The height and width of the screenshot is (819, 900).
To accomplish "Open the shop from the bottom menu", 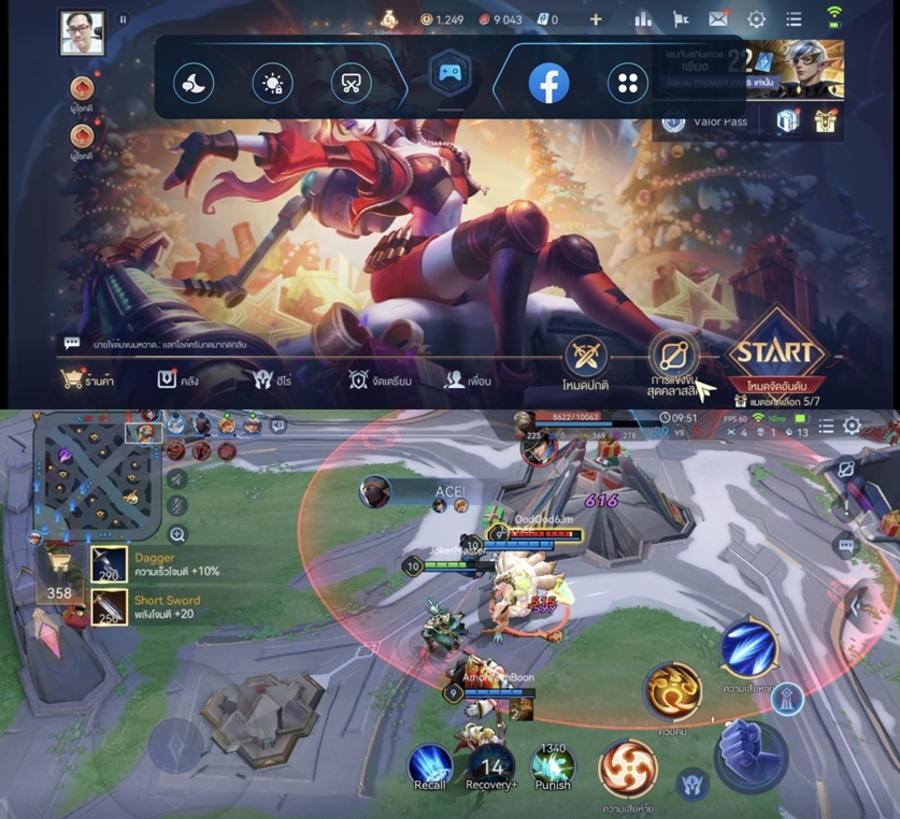I will coord(86,380).
